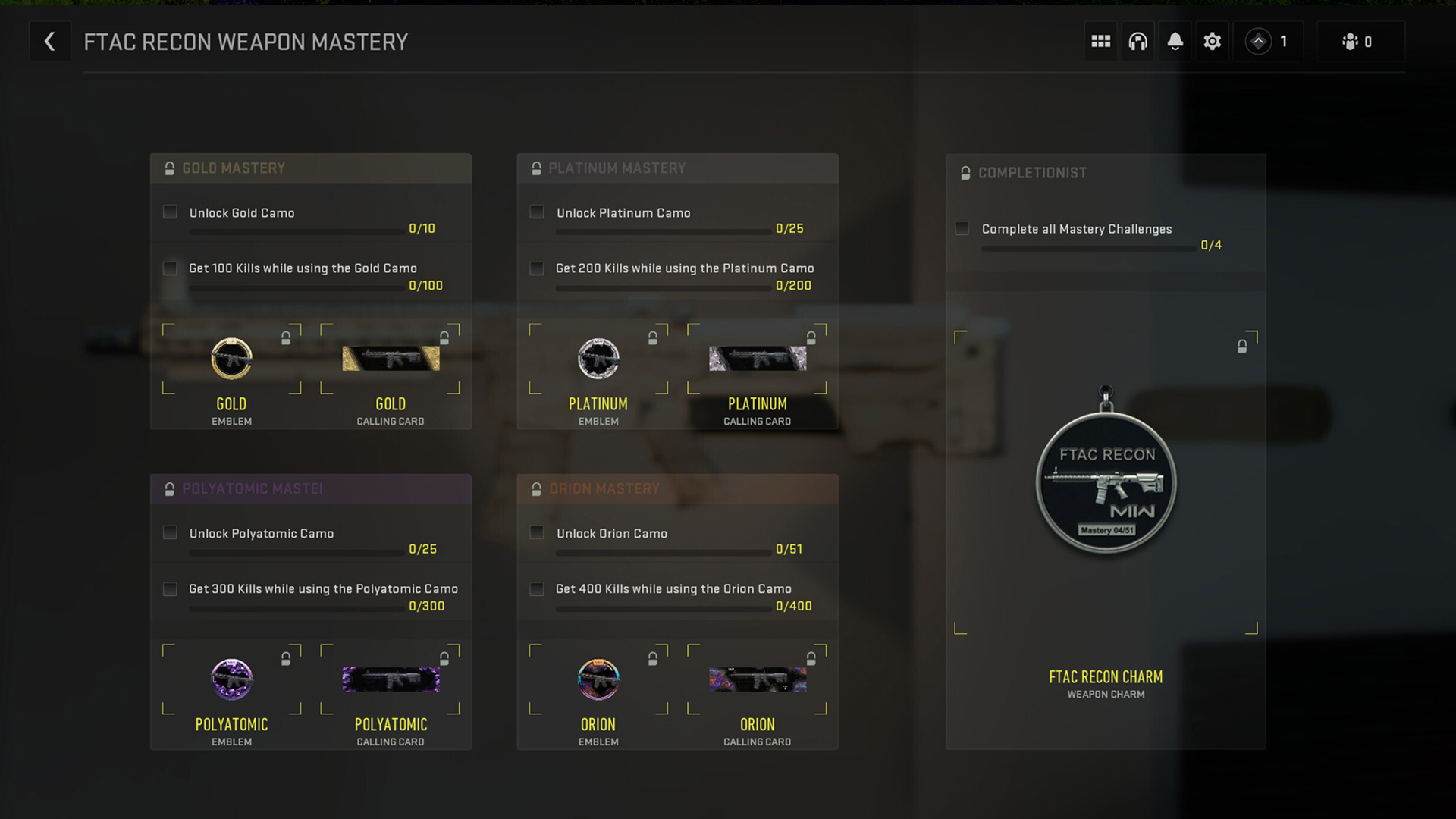The image size is (1456, 819).
Task: Go back using the arrow button
Action: (x=50, y=41)
